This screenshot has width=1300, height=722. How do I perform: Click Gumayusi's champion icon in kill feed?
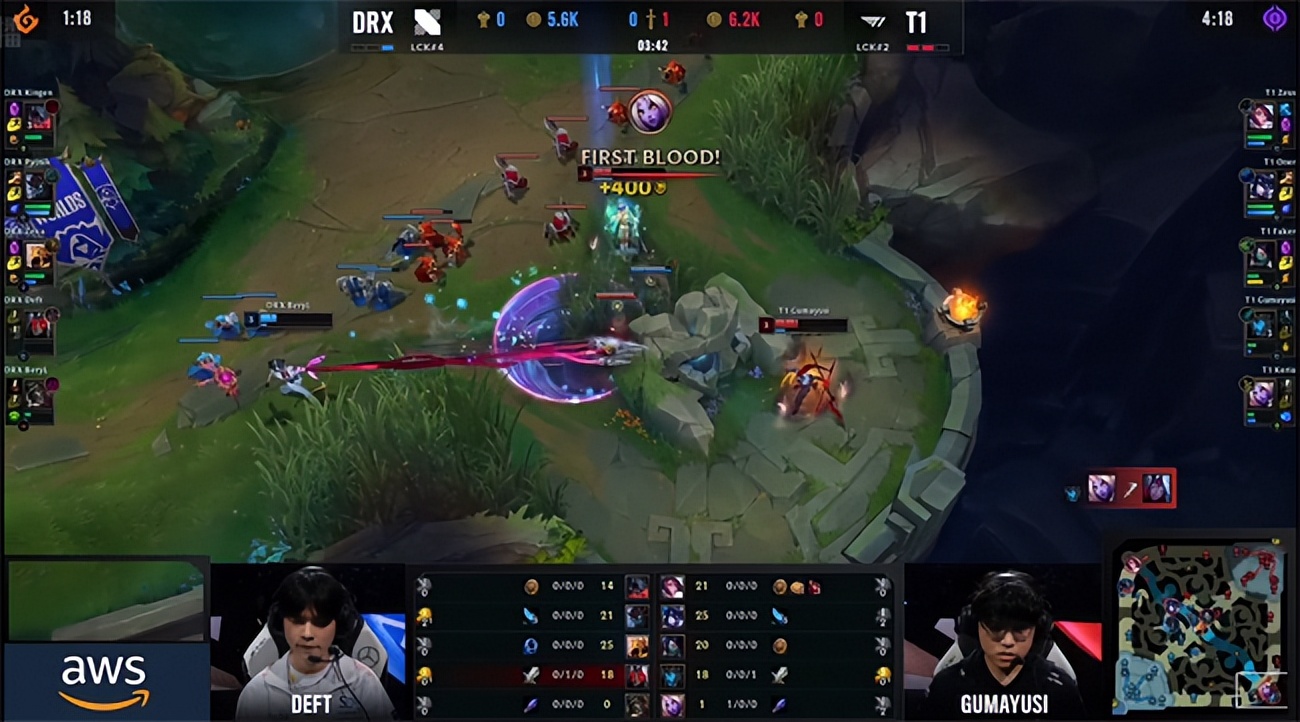tap(1100, 487)
